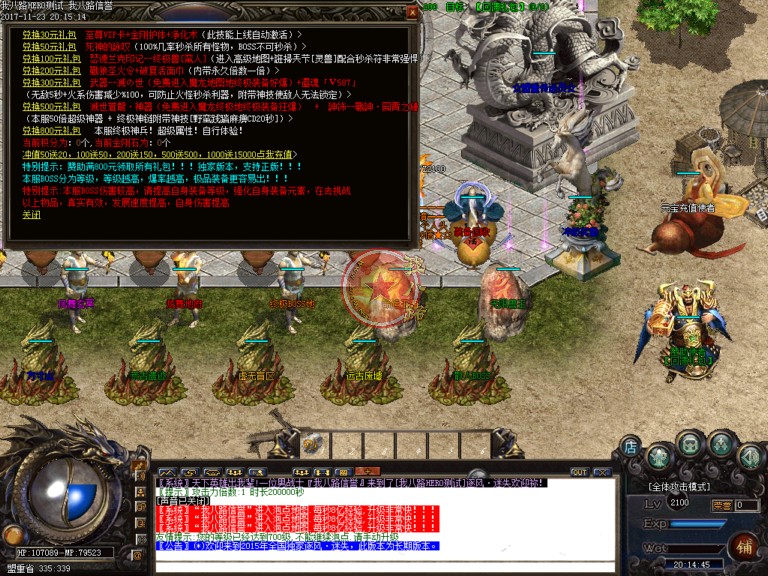768x576 pixels.
Task: Close the chat panel with X button
Action: 601,472
